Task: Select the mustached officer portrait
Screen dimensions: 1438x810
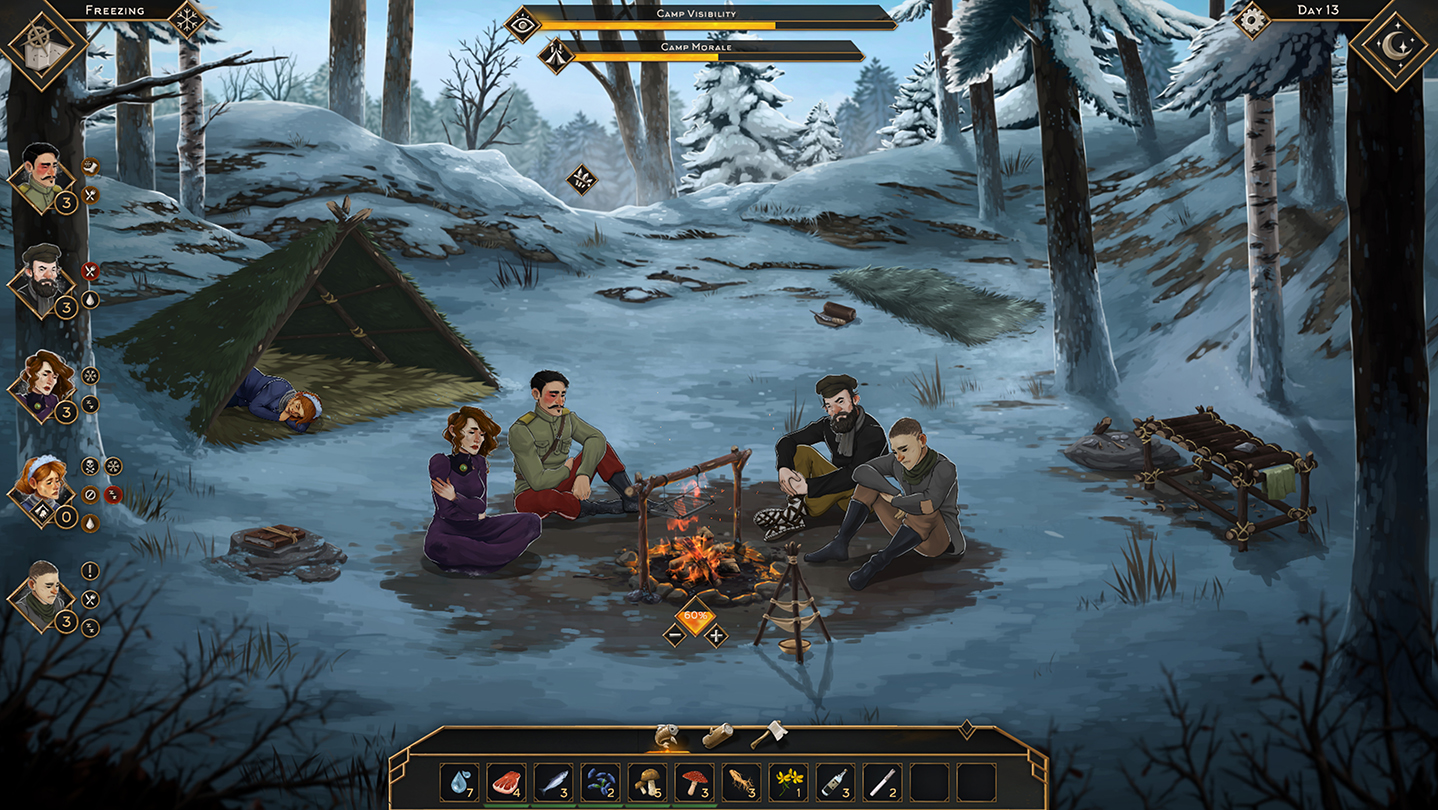Action: [x=41, y=177]
